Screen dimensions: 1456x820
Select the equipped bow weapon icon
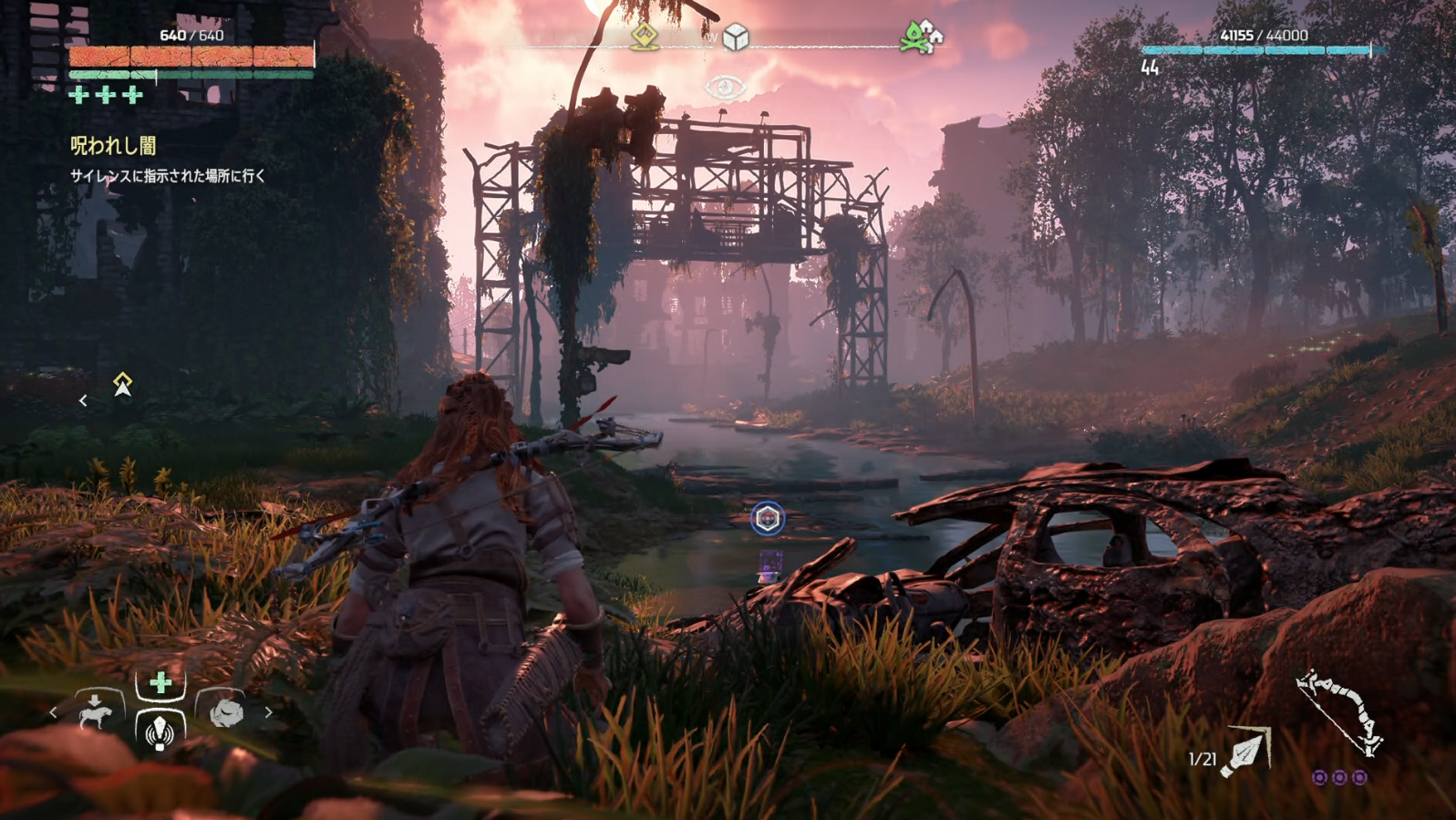click(1339, 713)
